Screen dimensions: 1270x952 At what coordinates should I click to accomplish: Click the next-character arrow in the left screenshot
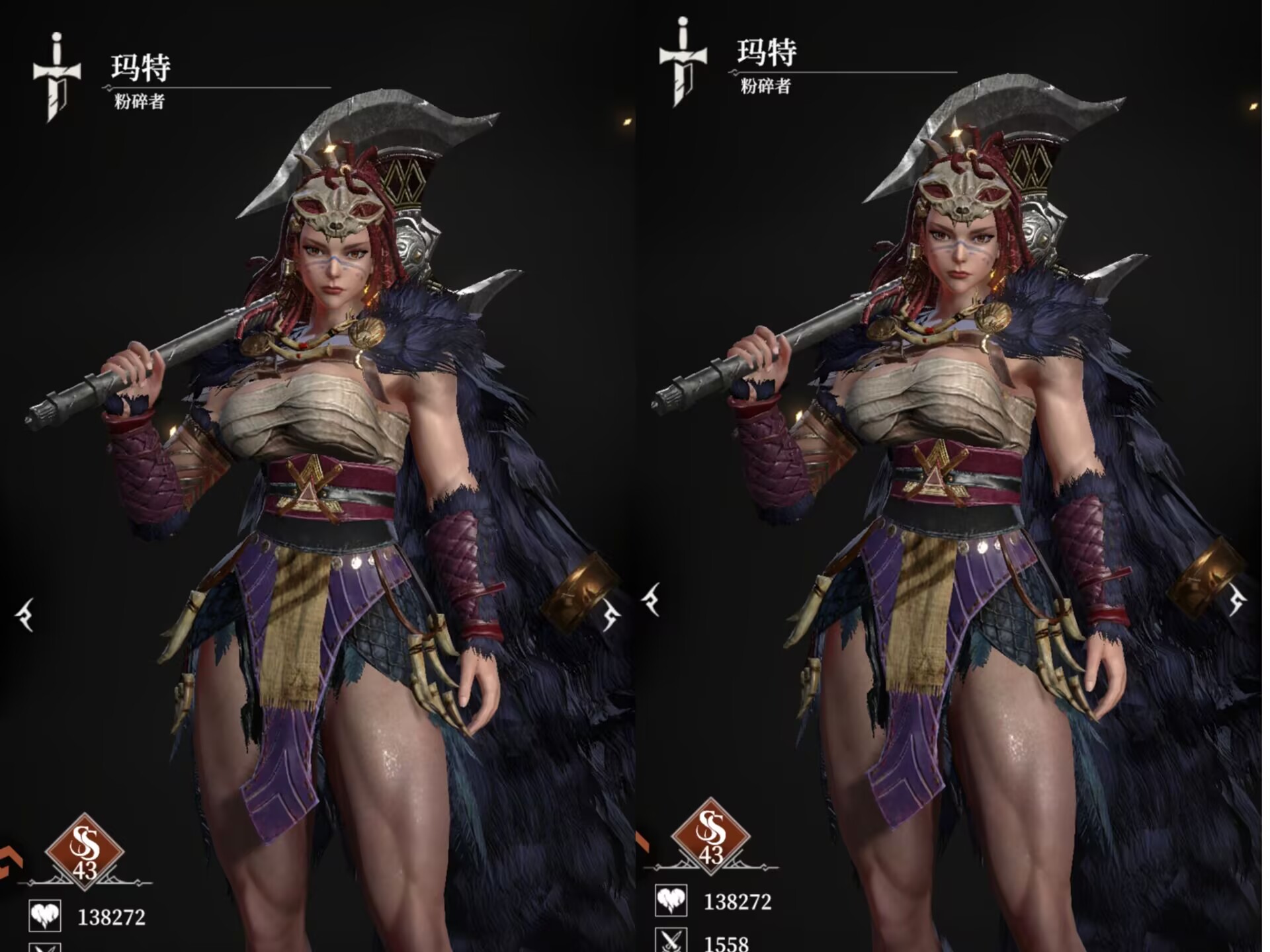pyautogui.click(x=611, y=615)
